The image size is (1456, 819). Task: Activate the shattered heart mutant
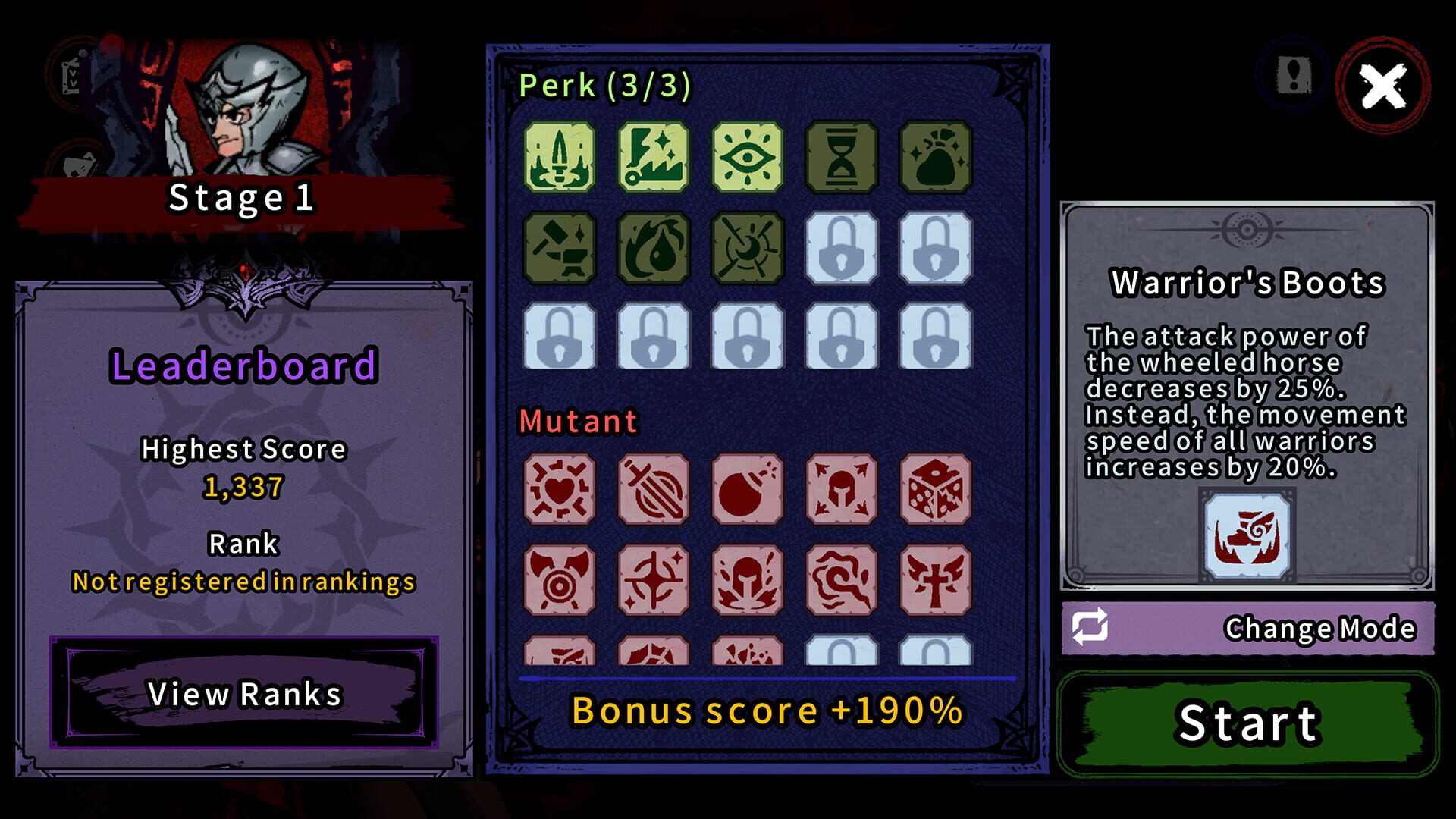pos(559,489)
